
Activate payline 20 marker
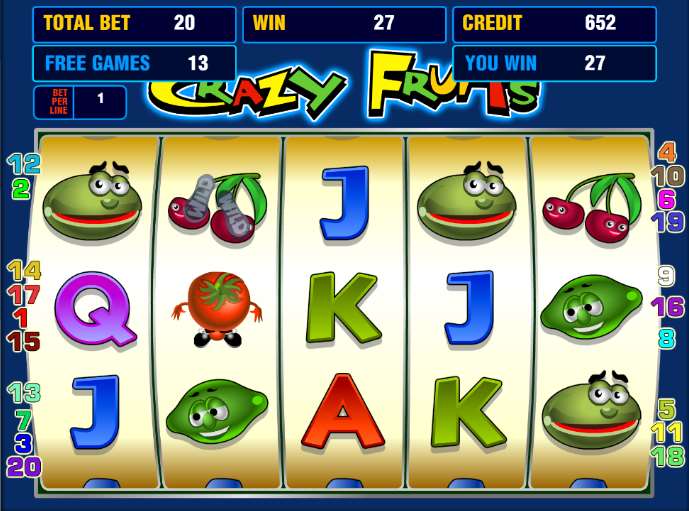[x=23, y=465]
